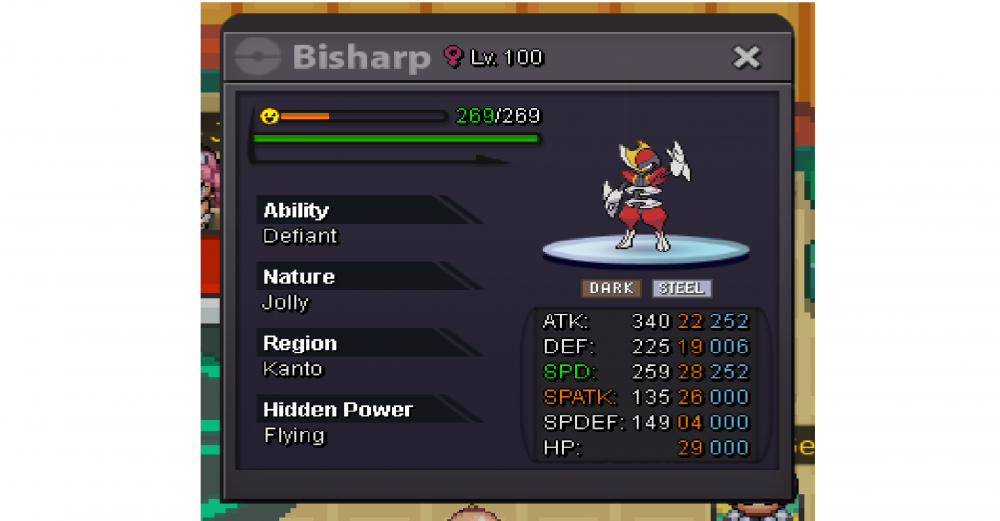Close the Bisharp summary window
The image size is (1000, 521).
coord(747,58)
